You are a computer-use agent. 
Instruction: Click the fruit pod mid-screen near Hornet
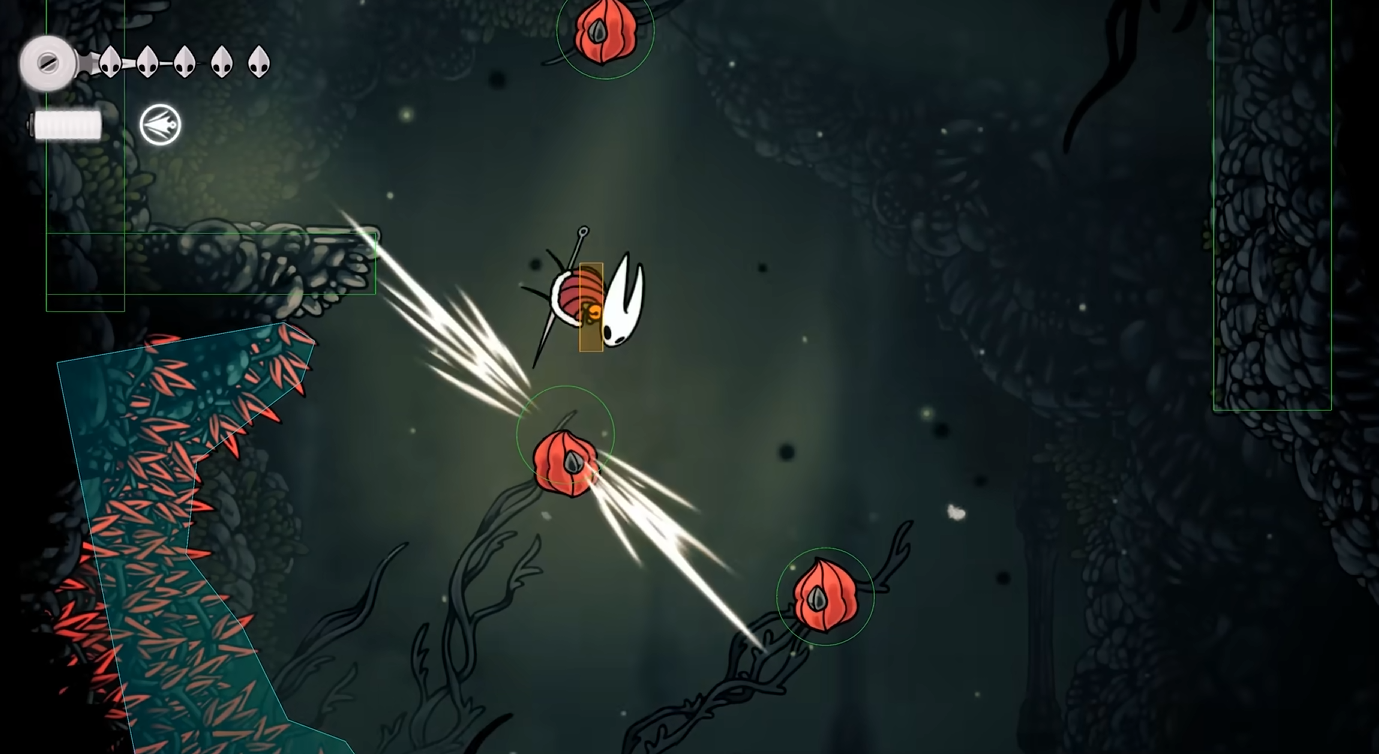567,460
